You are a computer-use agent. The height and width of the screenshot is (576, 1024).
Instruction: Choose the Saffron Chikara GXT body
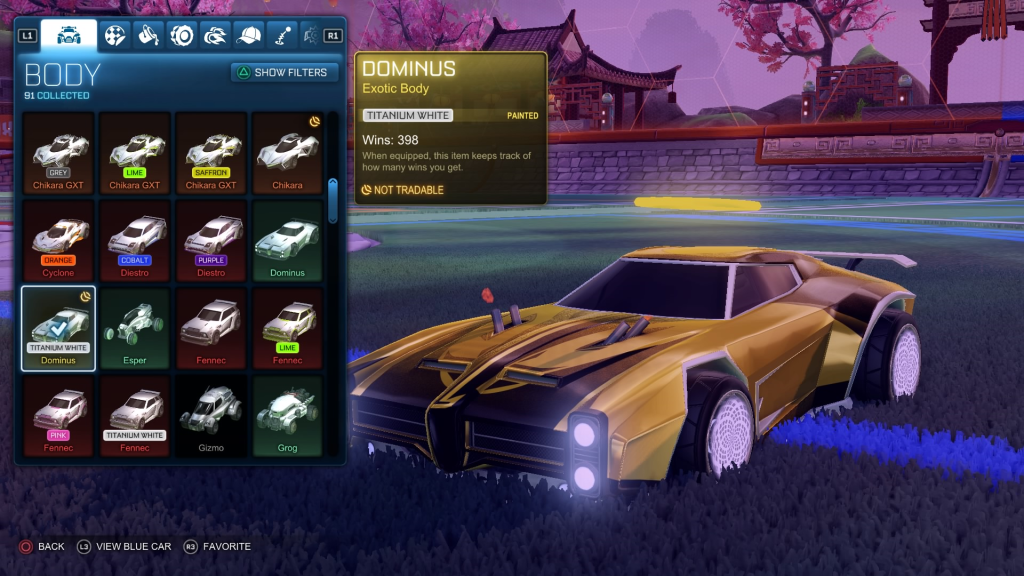[x=211, y=152]
